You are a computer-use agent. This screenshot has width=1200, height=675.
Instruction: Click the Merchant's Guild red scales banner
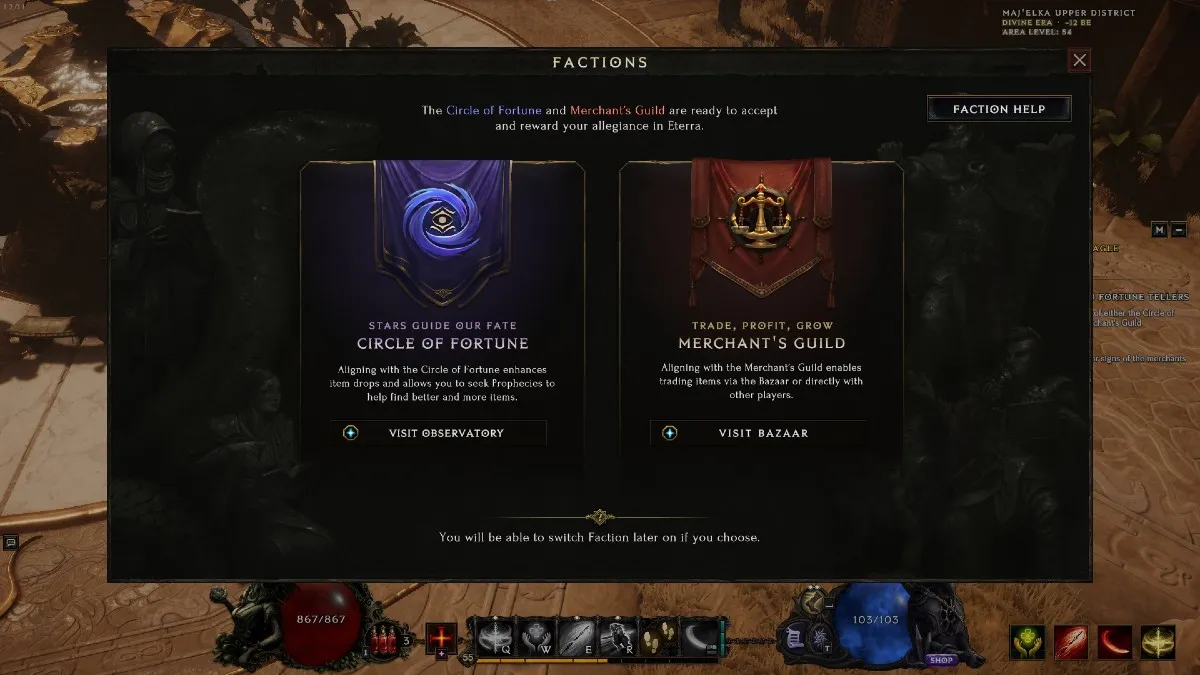tap(760, 225)
